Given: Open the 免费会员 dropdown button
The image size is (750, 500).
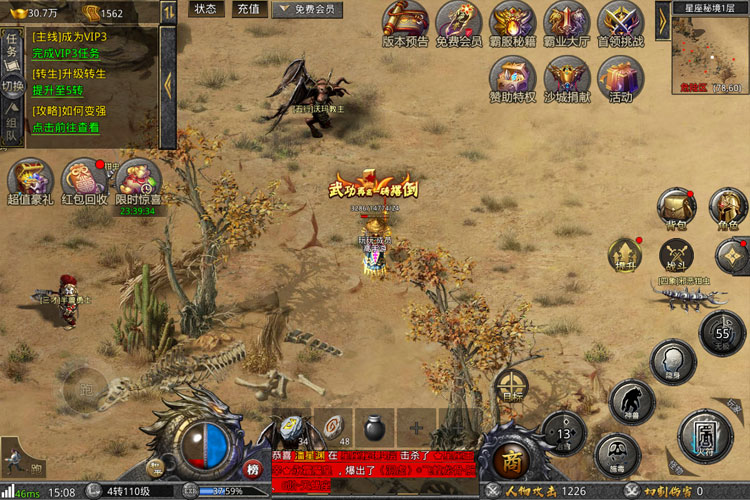Looking at the screenshot, I should click(x=302, y=9).
